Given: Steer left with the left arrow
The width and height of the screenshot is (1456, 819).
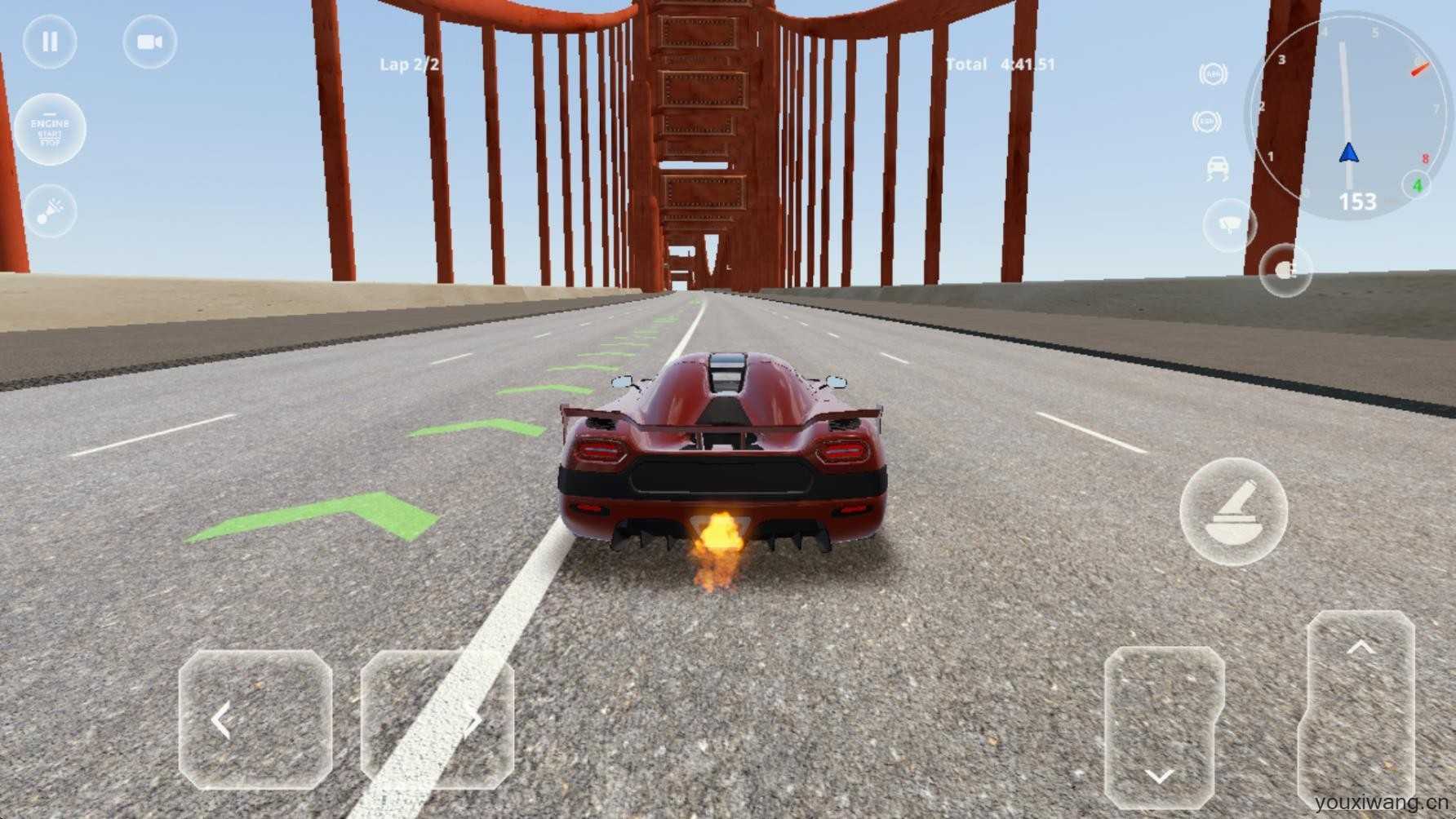Looking at the screenshot, I should click(x=255, y=719).
